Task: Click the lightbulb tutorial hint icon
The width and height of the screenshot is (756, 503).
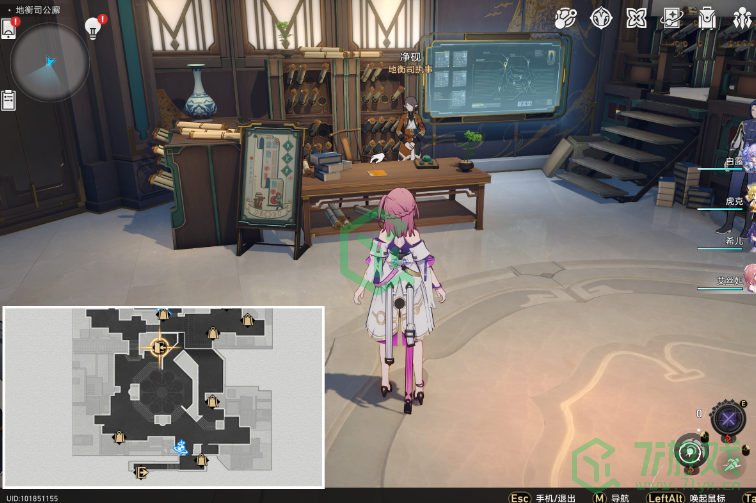Action: pyautogui.click(x=94, y=28)
